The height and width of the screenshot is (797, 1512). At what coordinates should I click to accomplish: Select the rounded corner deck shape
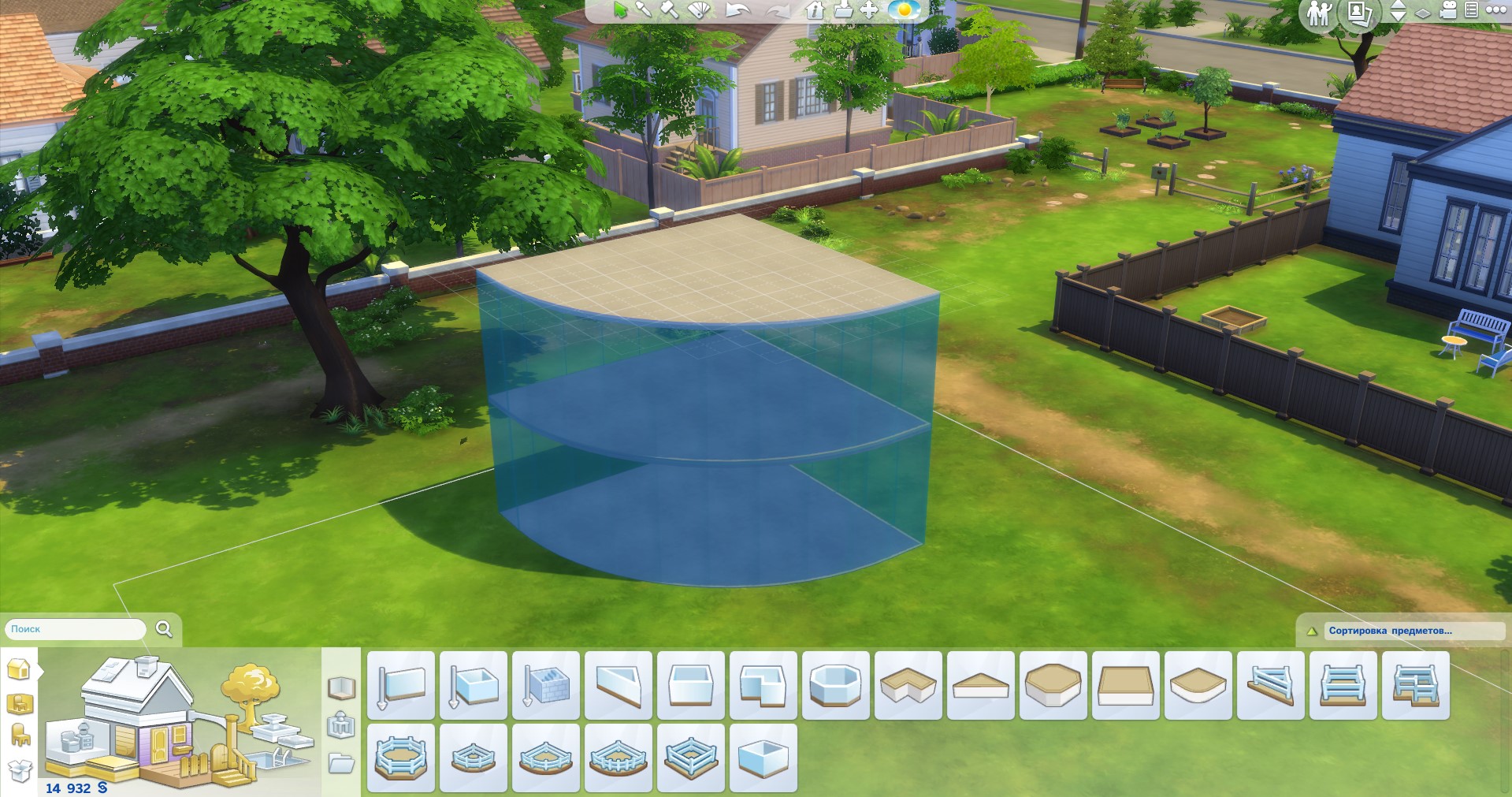pos(1198,685)
